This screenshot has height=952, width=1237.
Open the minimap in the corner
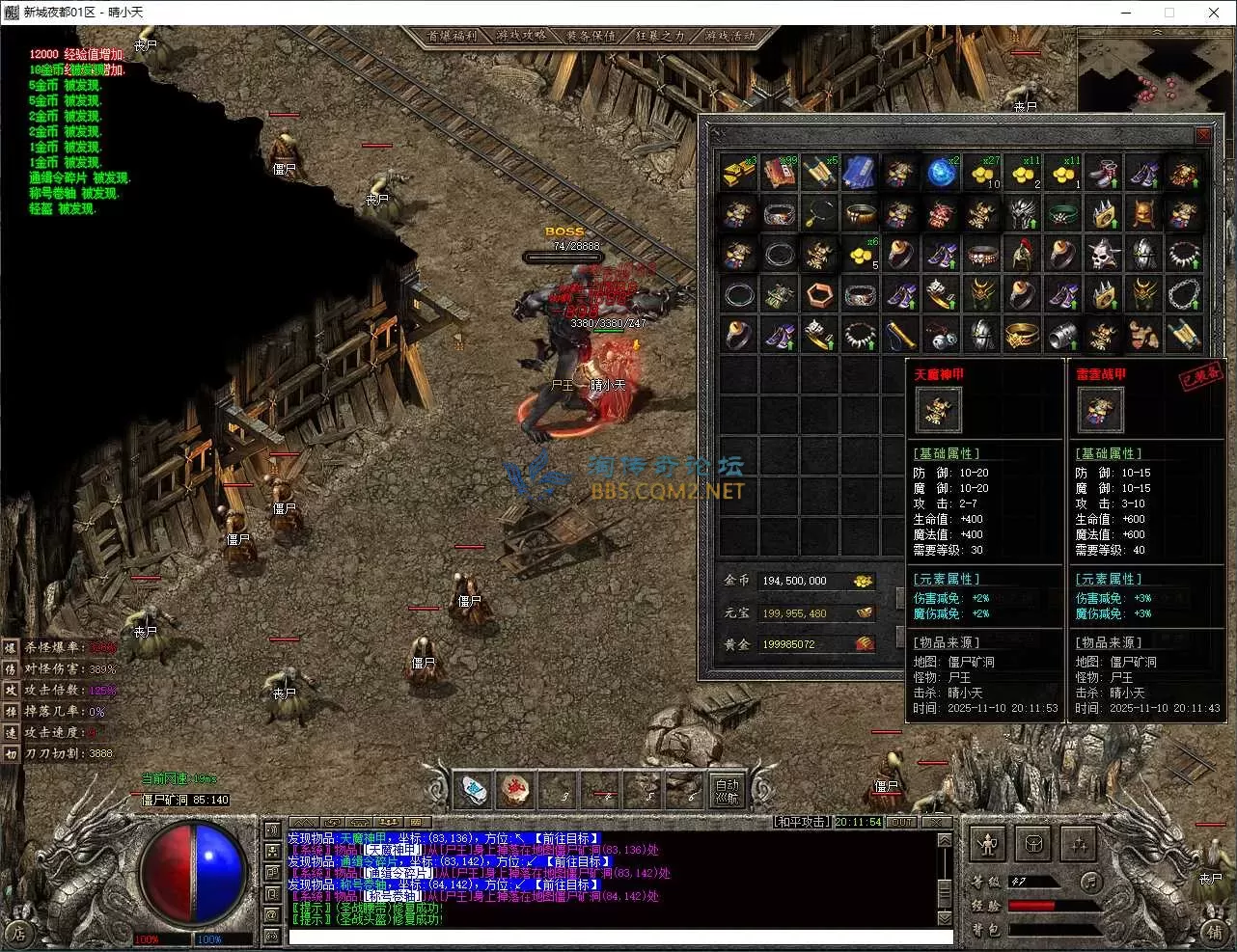[1155, 74]
